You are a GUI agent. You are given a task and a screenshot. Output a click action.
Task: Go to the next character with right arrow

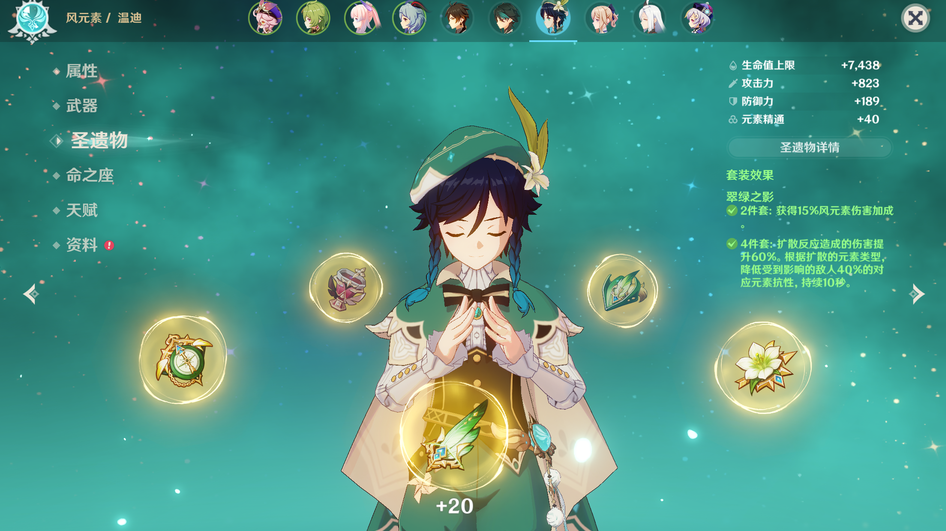click(x=916, y=294)
